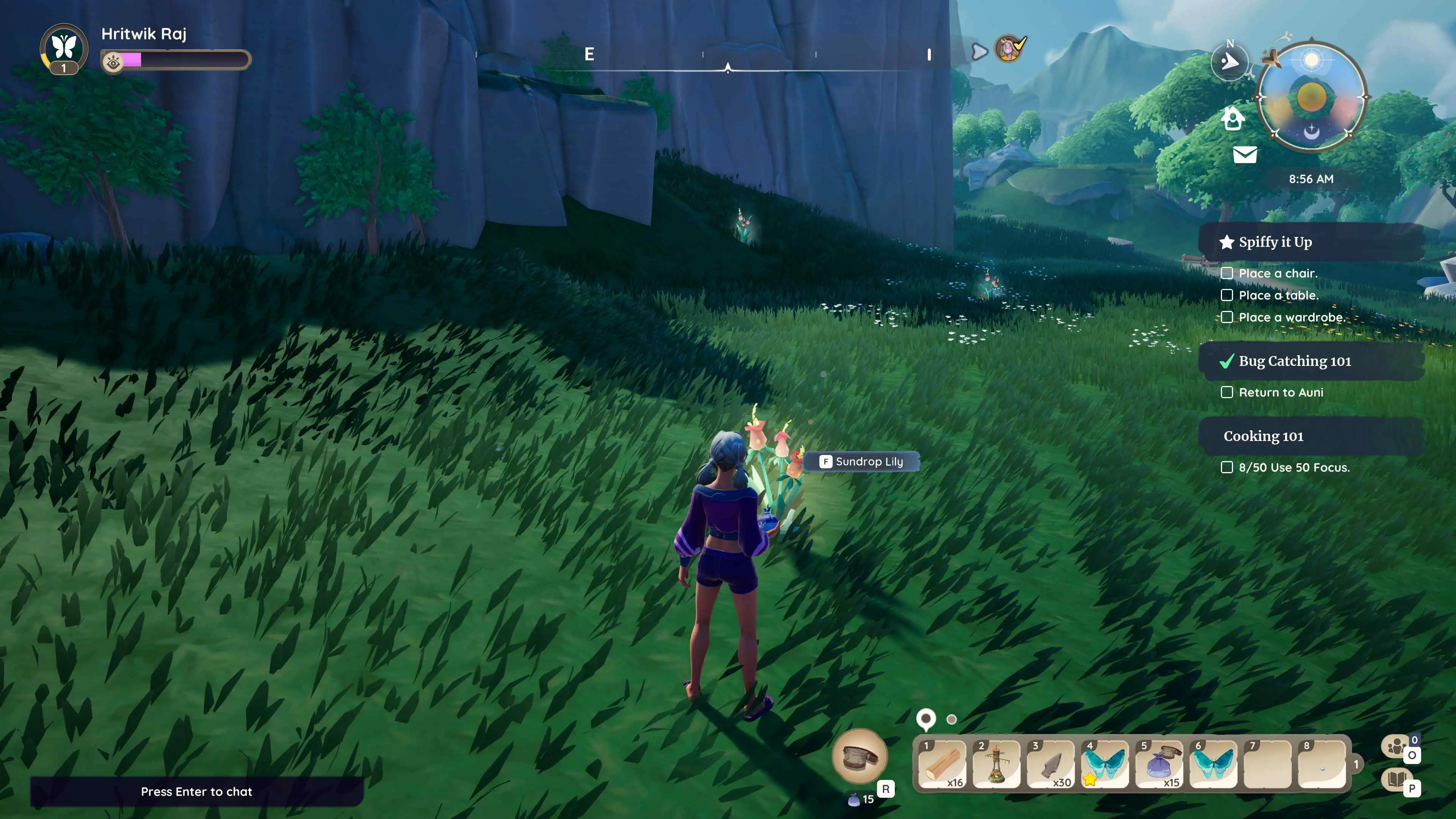Pick the smoke bomb stack in slot 5
The width and height of the screenshot is (1456, 819).
(1159, 764)
